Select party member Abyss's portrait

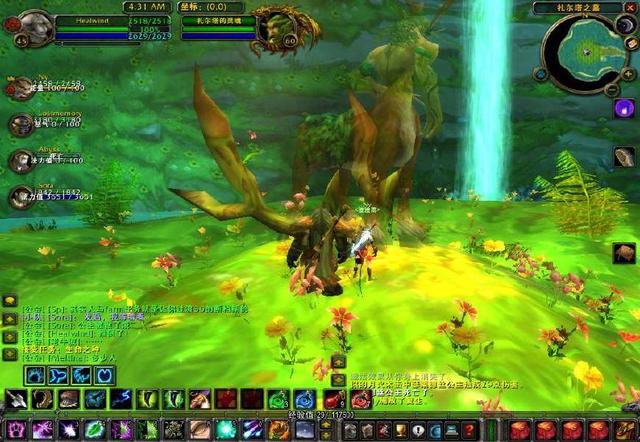[20, 160]
